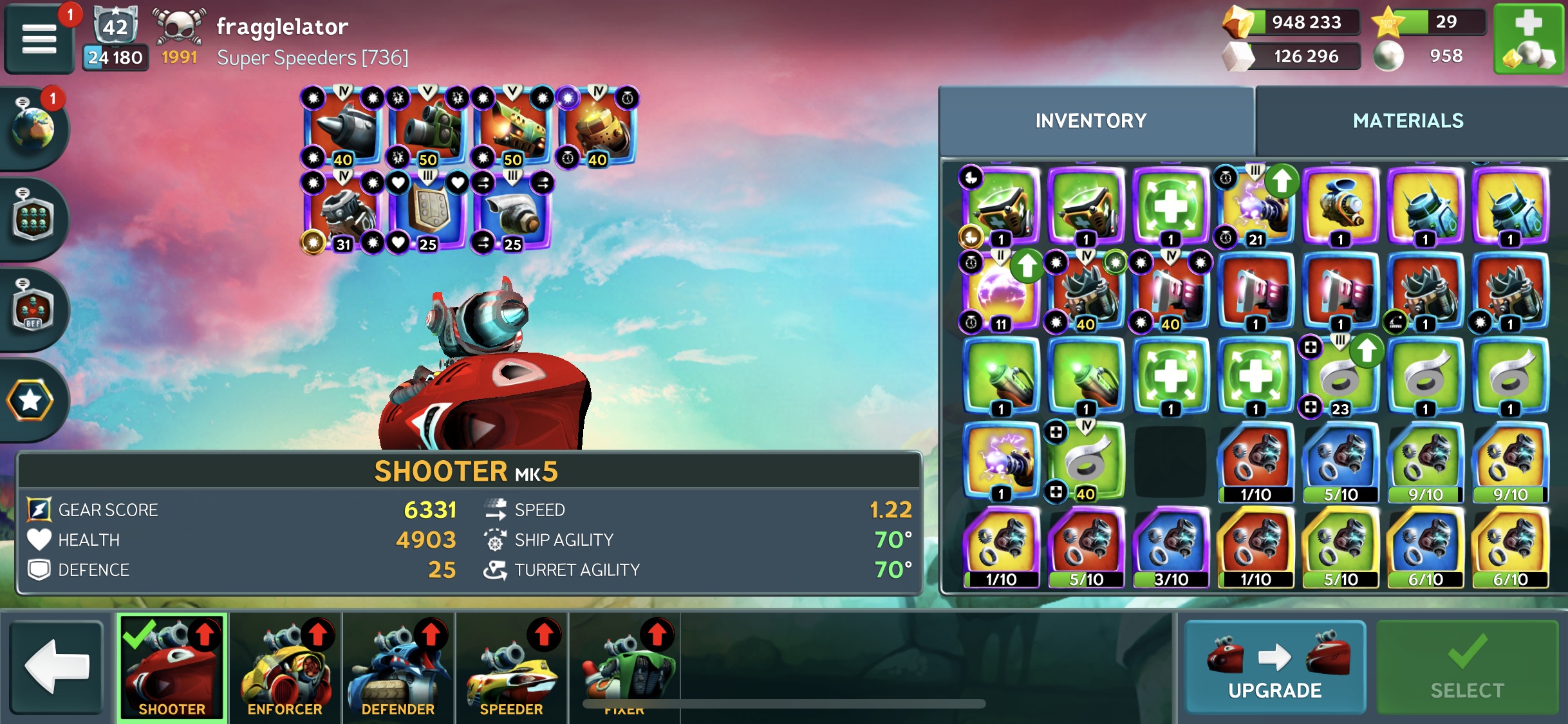
Task: Select the Speeder ship tile
Action: 512,667
